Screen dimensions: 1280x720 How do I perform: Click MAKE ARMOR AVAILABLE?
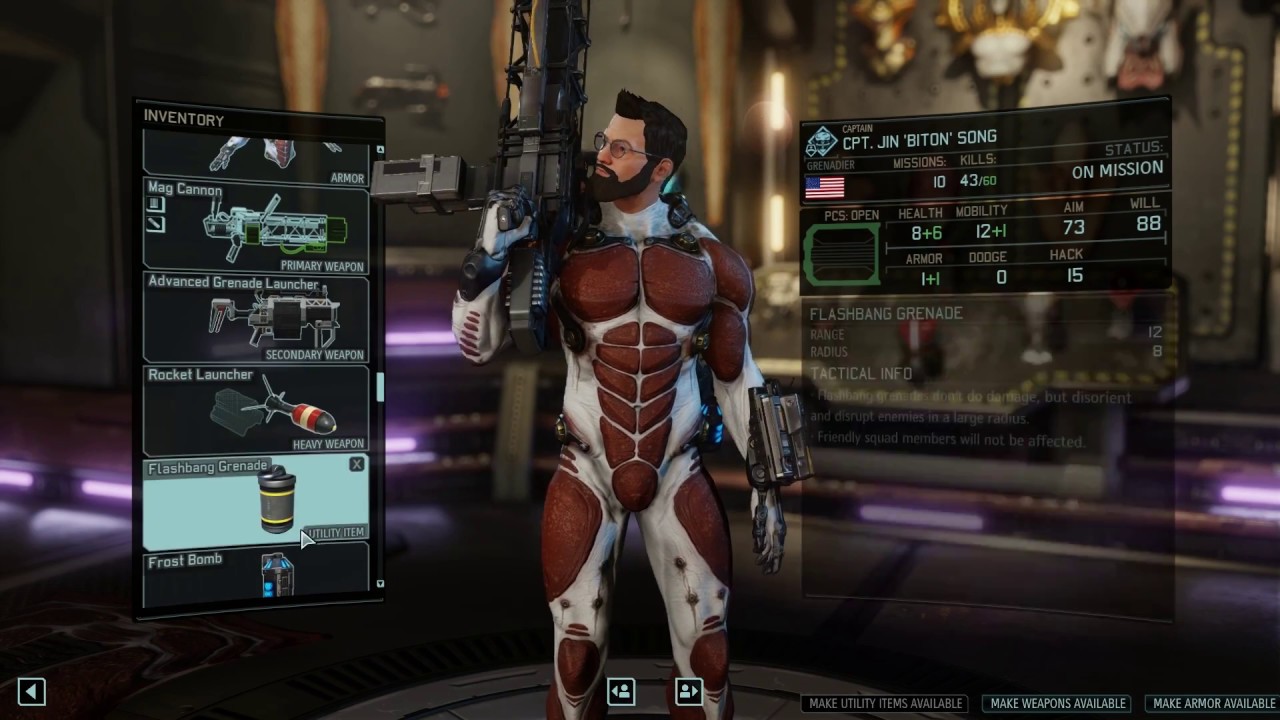point(1213,703)
